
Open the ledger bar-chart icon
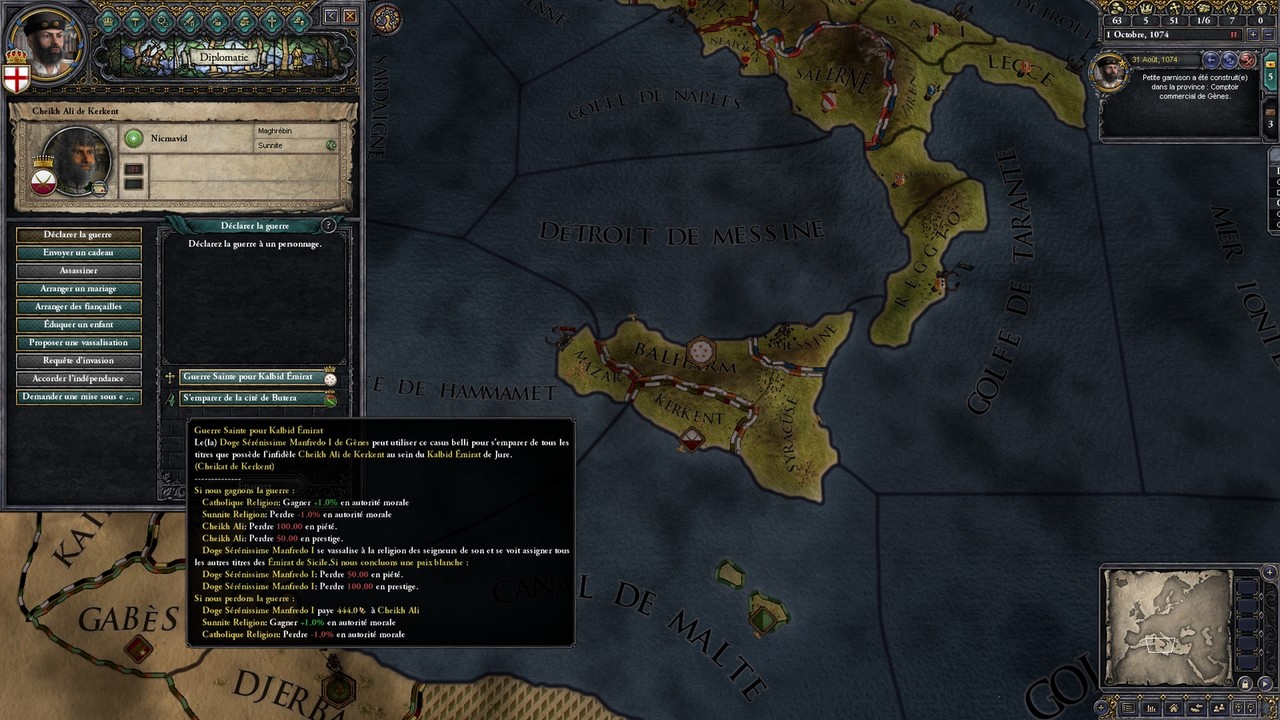pyautogui.click(x=1151, y=708)
